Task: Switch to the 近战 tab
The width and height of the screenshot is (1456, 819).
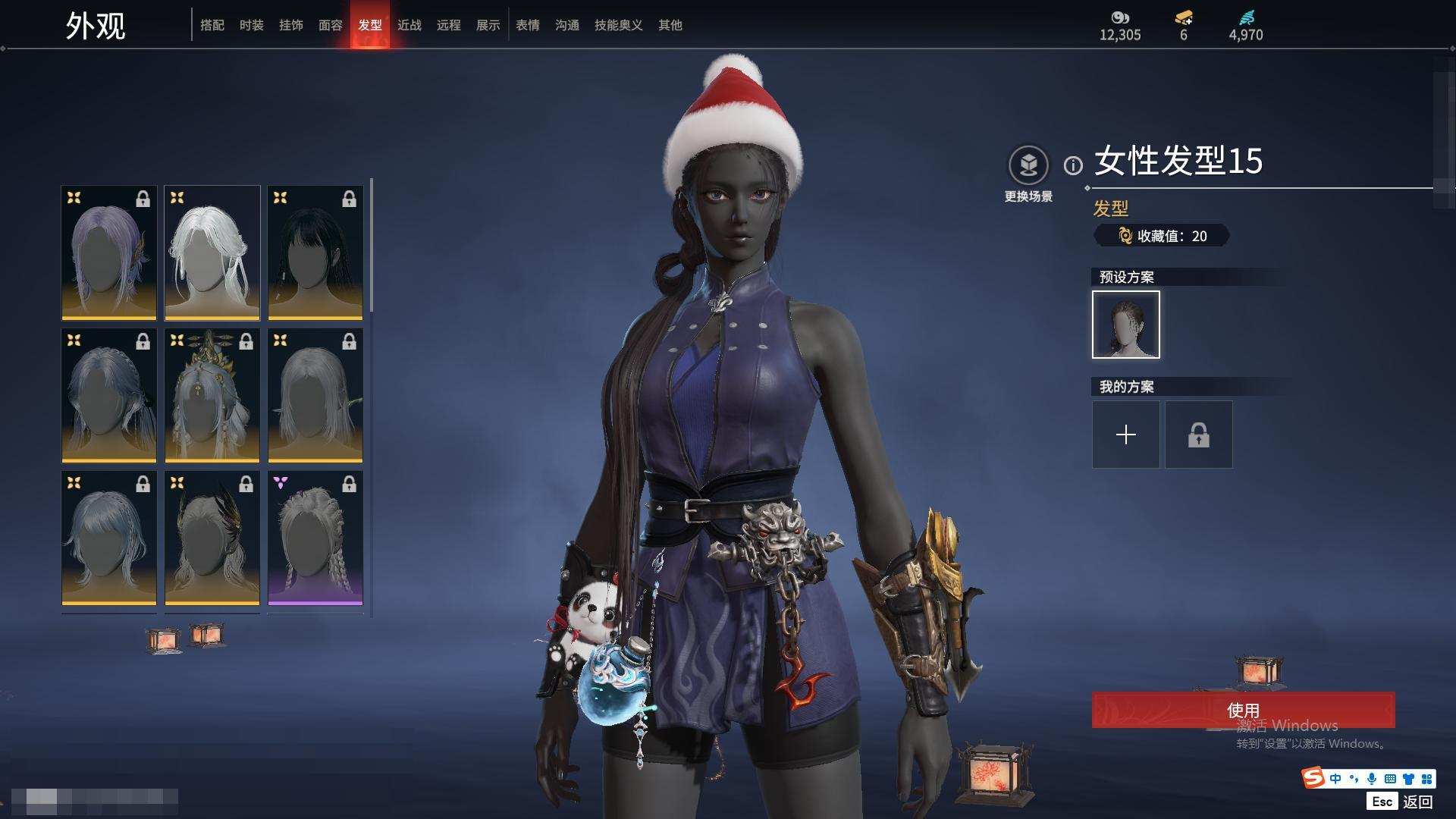Action: click(x=409, y=25)
